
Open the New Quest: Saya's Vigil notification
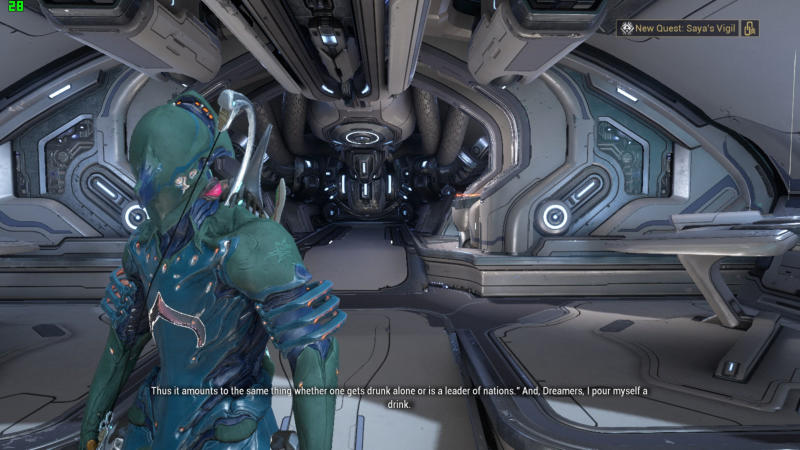pyautogui.click(x=678, y=28)
